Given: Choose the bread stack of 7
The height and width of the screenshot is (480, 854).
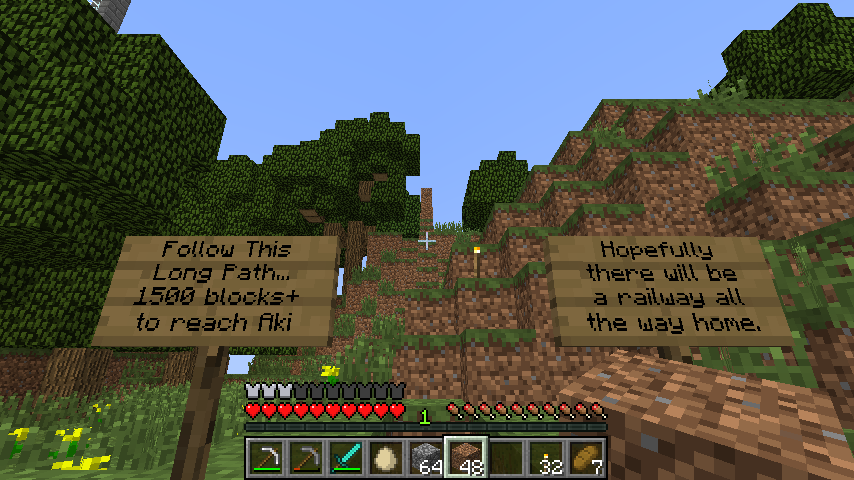Looking at the screenshot, I should pos(586,458).
